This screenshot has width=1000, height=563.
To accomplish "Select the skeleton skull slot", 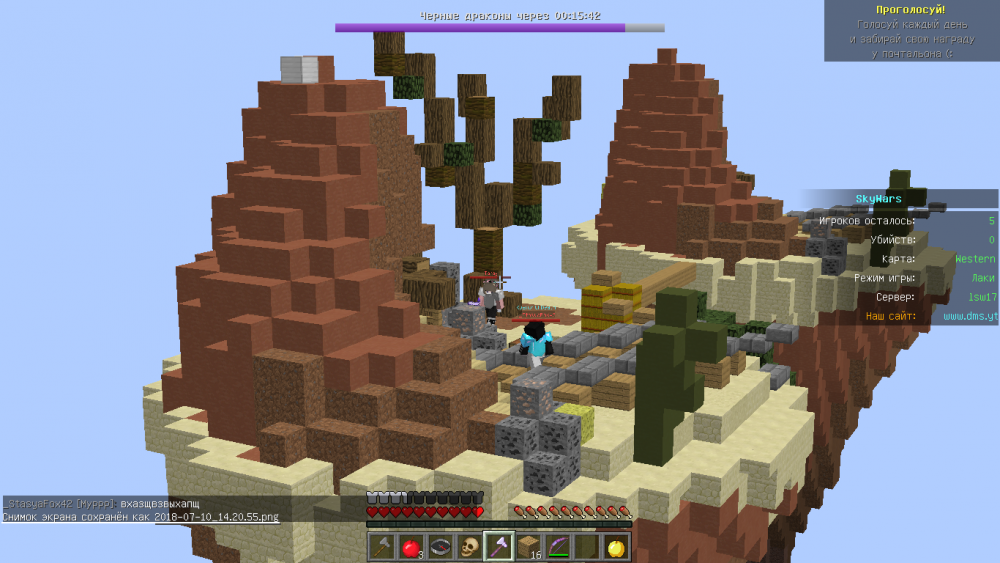I will (x=469, y=547).
